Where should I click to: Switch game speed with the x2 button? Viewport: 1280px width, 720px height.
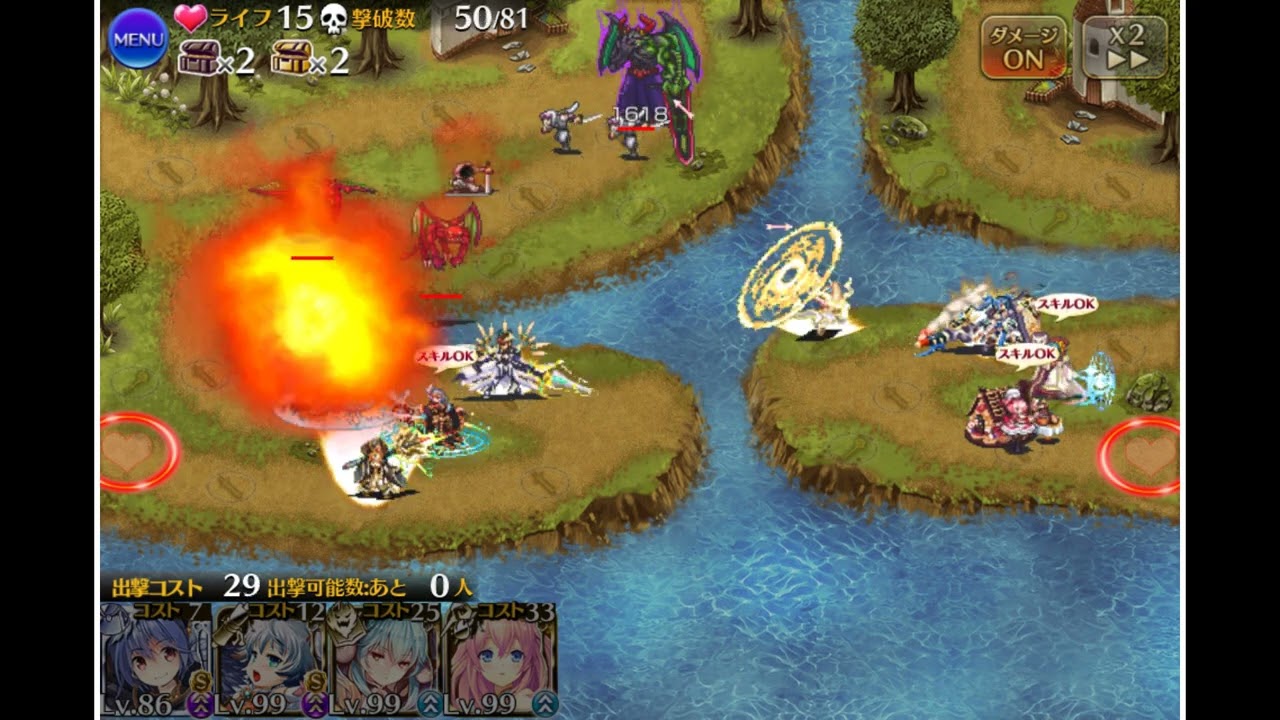click(x=1125, y=47)
